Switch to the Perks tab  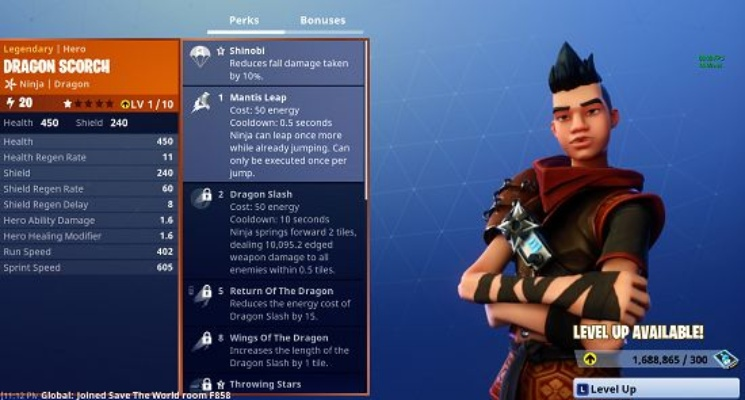coord(243,20)
